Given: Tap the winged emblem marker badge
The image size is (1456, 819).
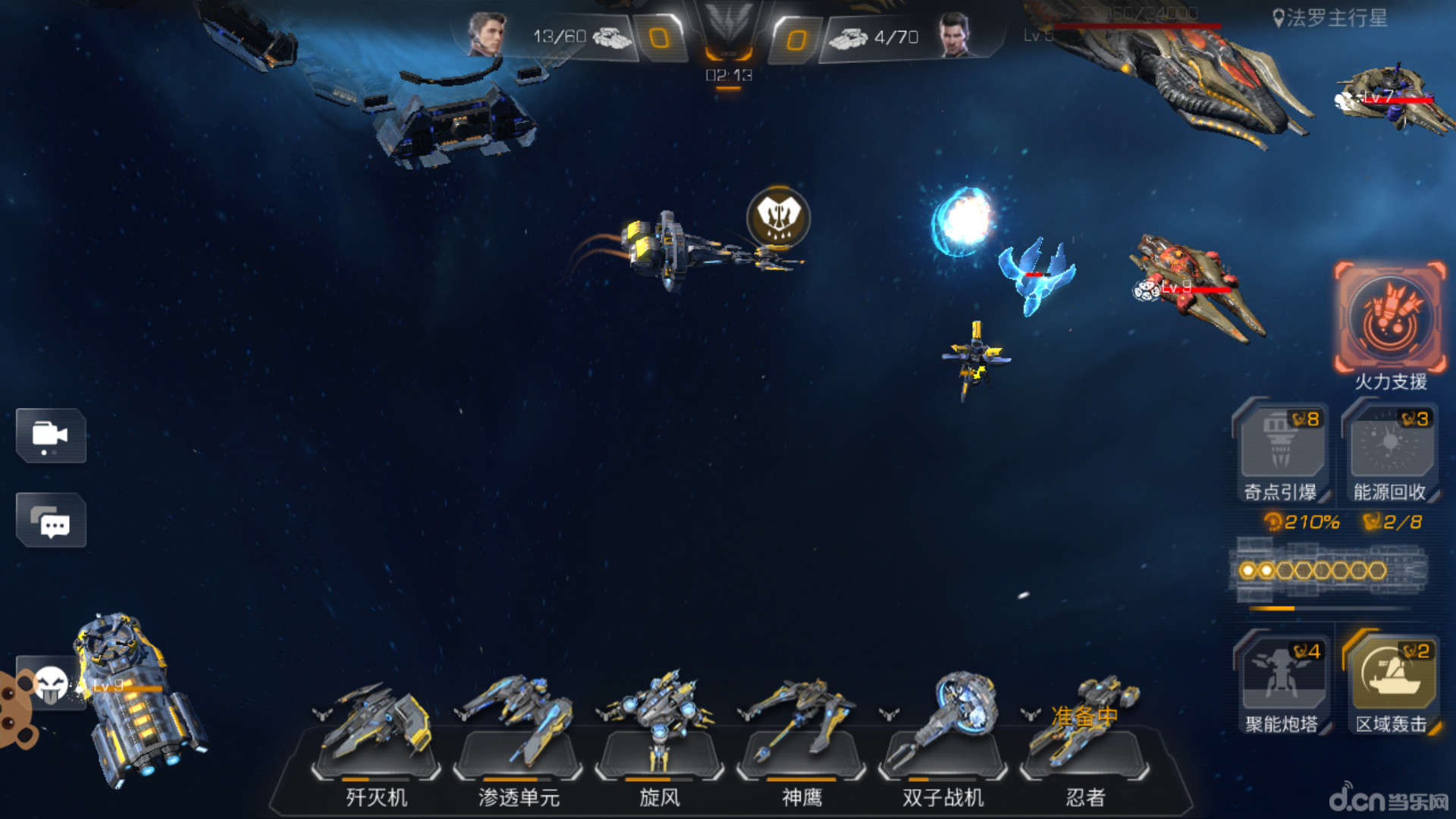Looking at the screenshot, I should [x=778, y=218].
